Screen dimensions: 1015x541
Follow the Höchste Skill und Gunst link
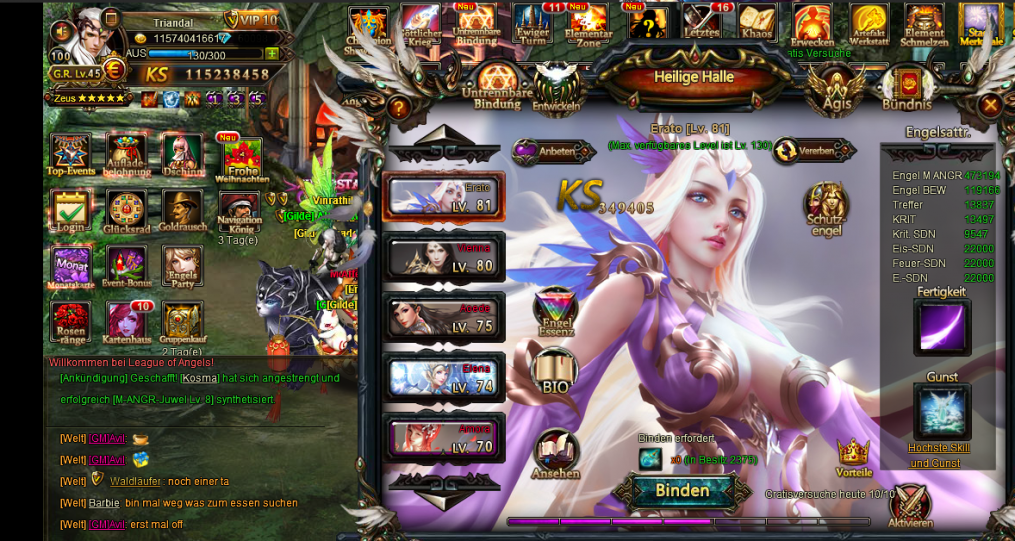coord(939,455)
